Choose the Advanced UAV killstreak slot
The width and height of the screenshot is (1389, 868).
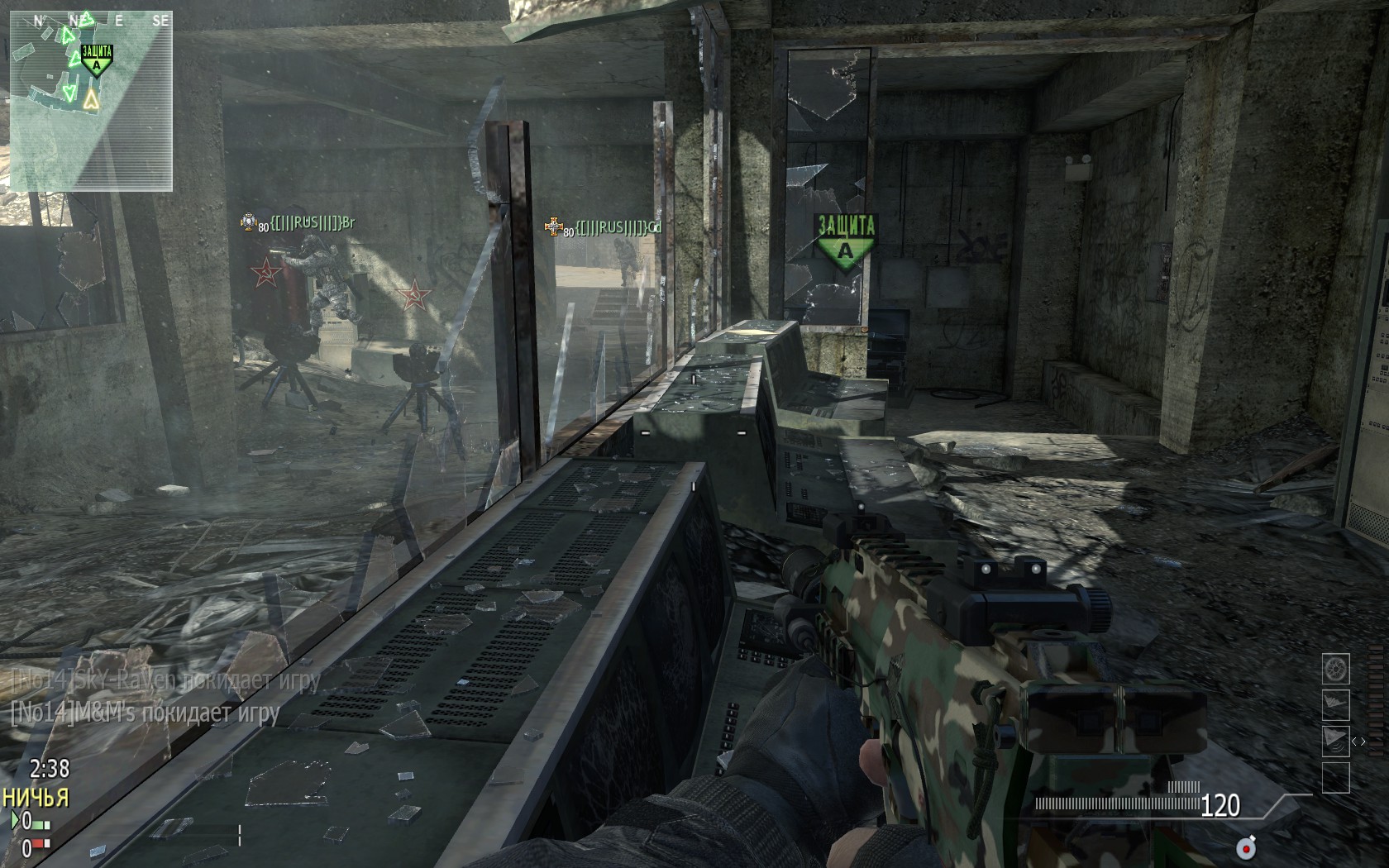1336,740
